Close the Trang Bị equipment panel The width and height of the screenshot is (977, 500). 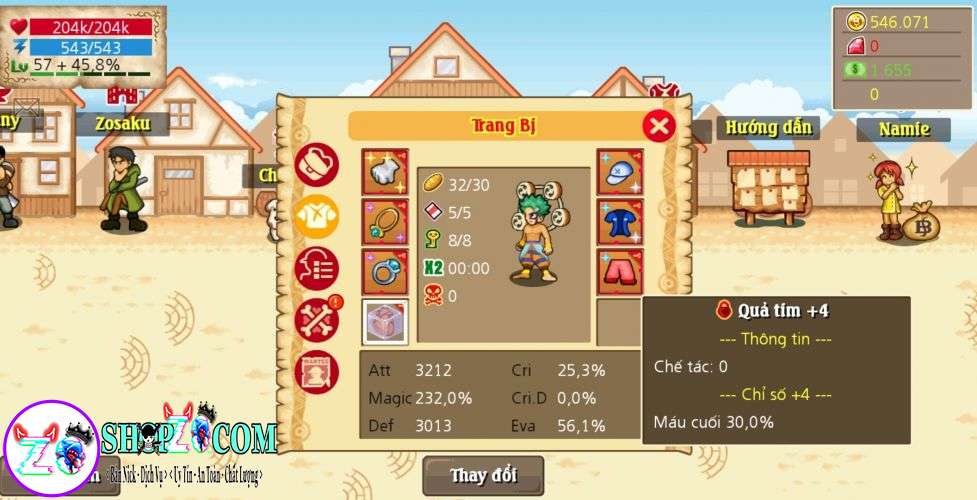pyautogui.click(x=658, y=126)
